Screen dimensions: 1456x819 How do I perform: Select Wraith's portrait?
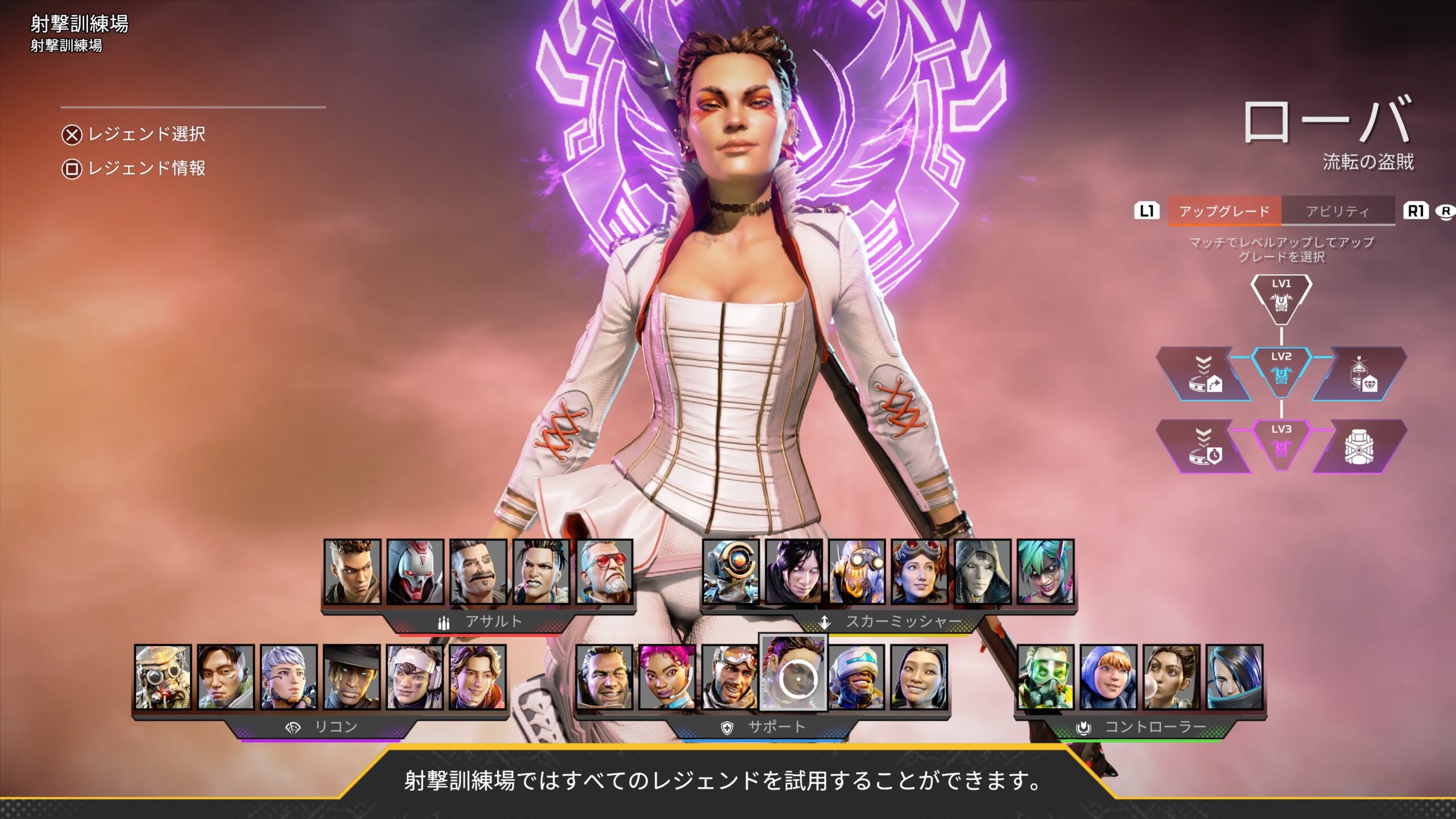(794, 572)
